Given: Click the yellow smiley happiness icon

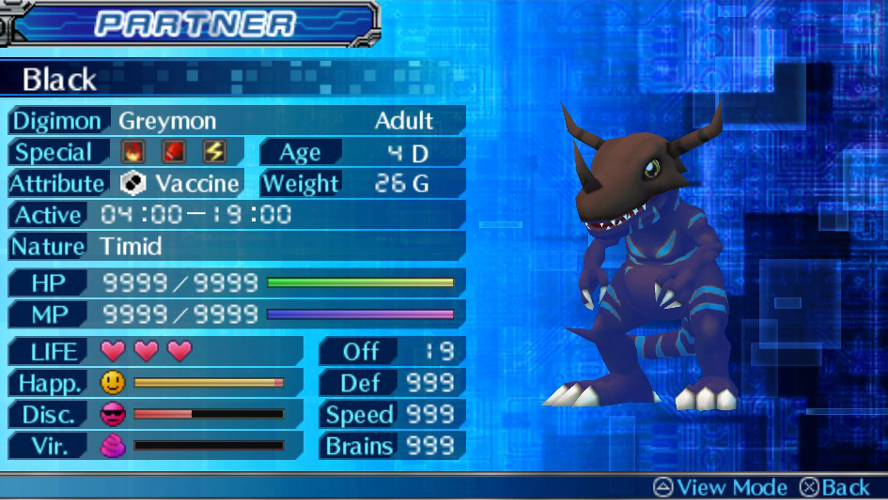Looking at the screenshot, I should [113, 382].
